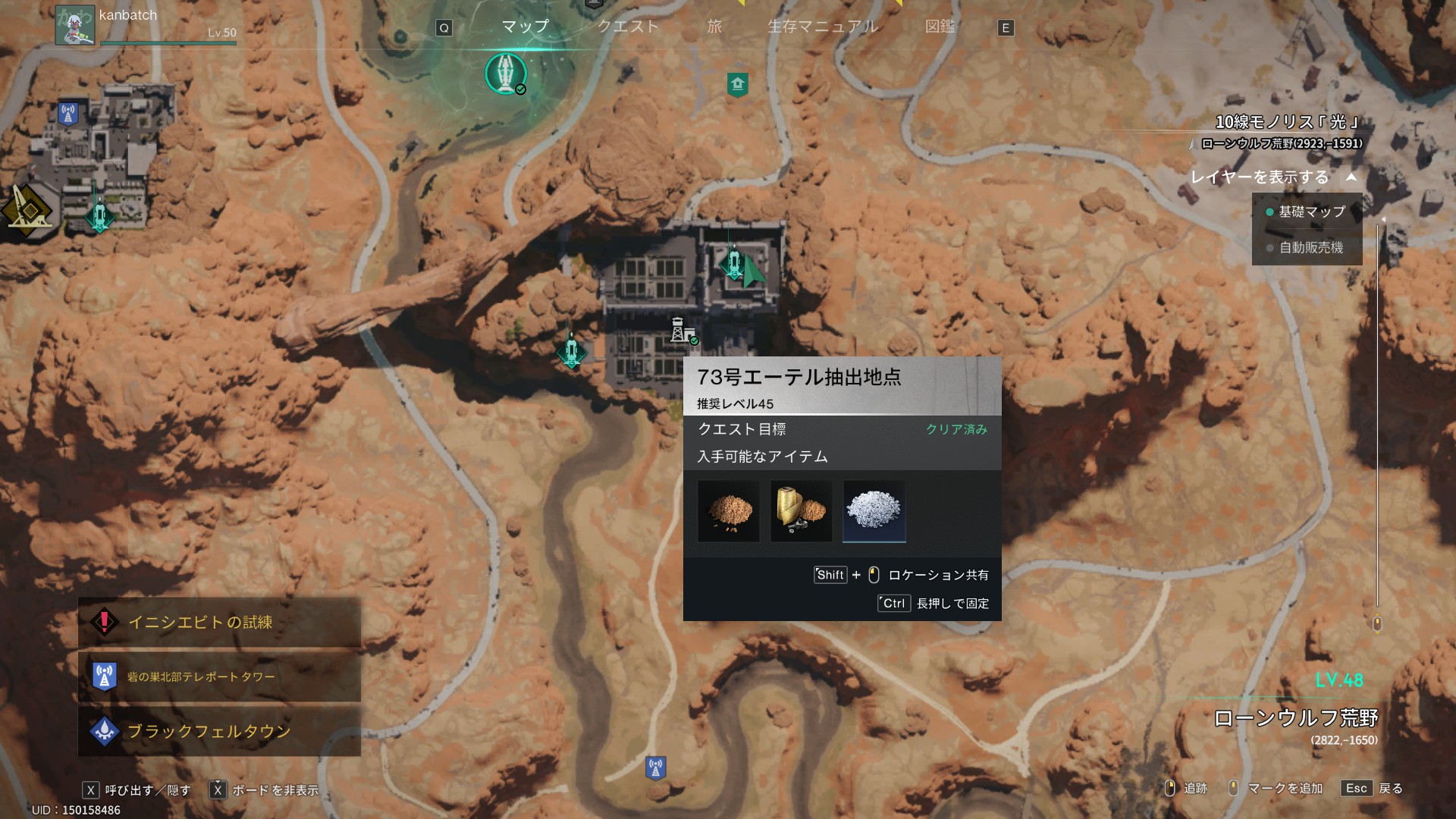The height and width of the screenshot is (819, 1456).
Task: Open the クエスト tab
Action: (628, 27)
